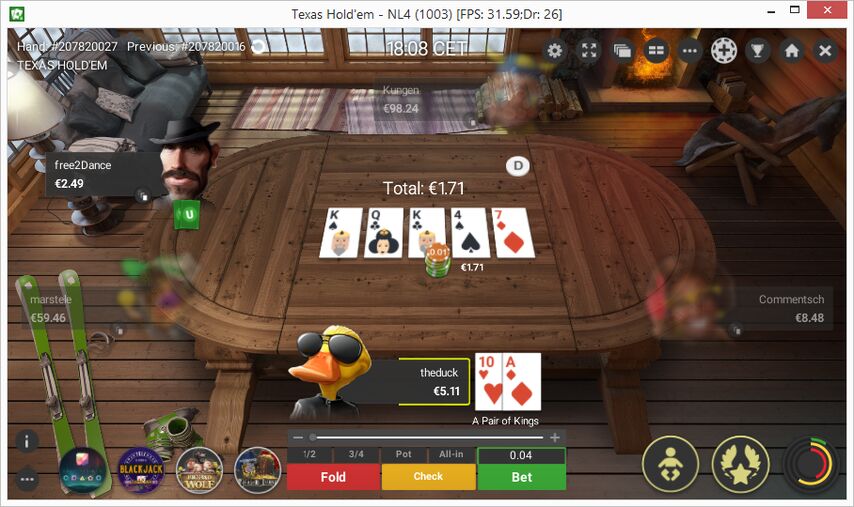
Task: Open the trophy icon in top bar
Action: tap(758, 51)
